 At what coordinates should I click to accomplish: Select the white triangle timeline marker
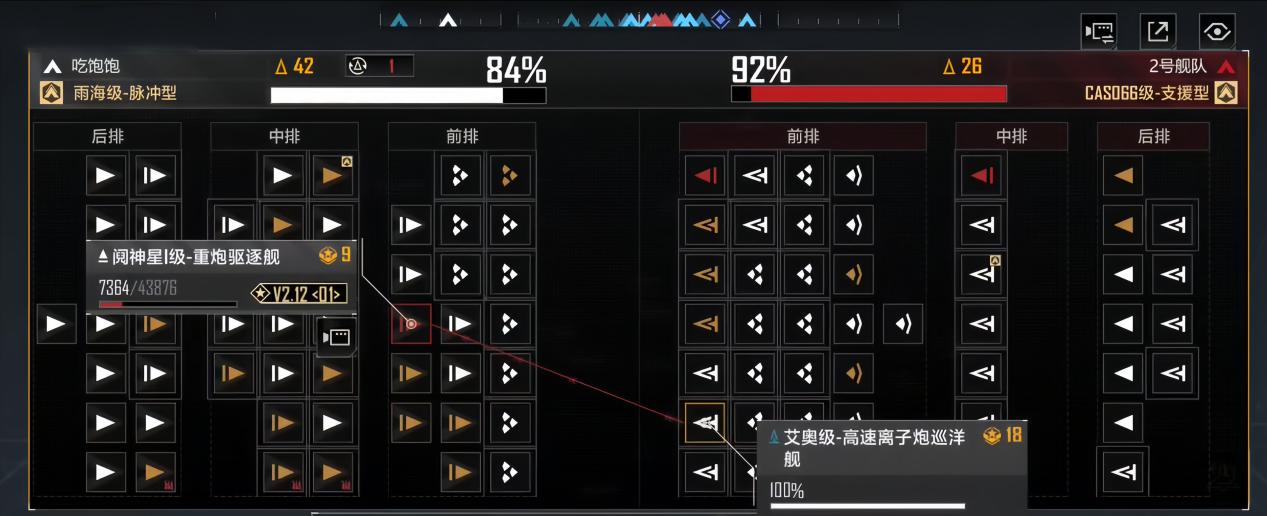(449, 19)
